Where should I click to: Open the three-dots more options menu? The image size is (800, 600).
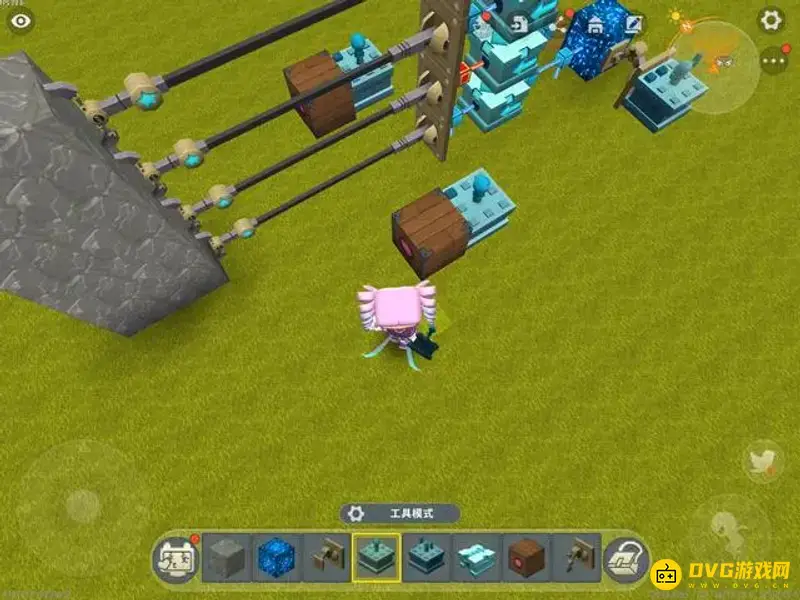773,60
